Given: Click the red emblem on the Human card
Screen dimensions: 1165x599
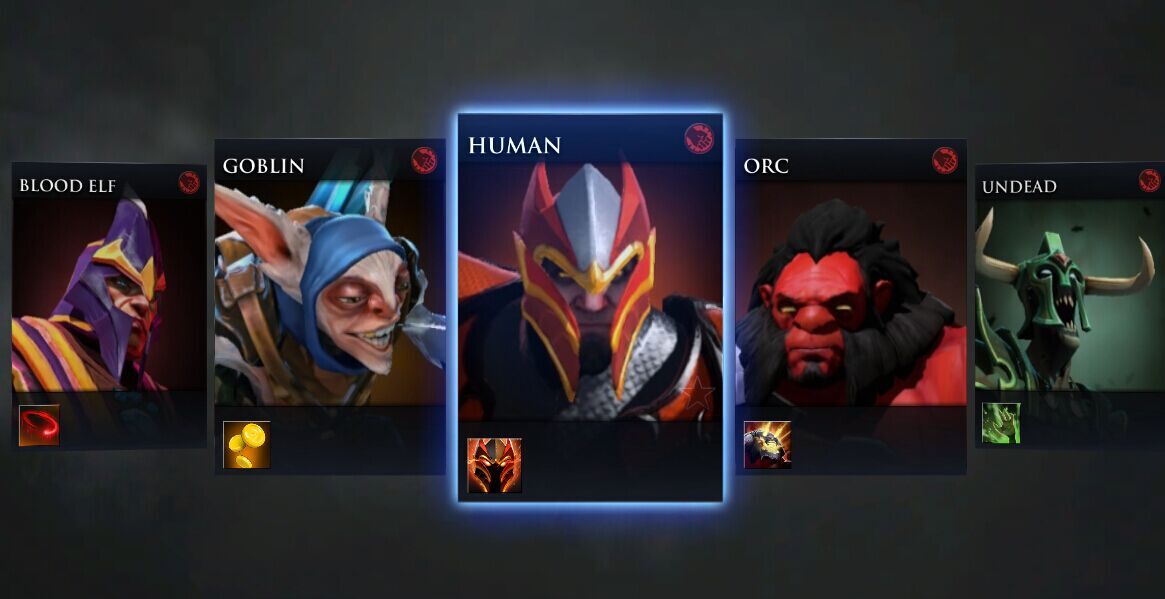Looking at the screenshot, I should pyautogui.click(x=699, y=138).
